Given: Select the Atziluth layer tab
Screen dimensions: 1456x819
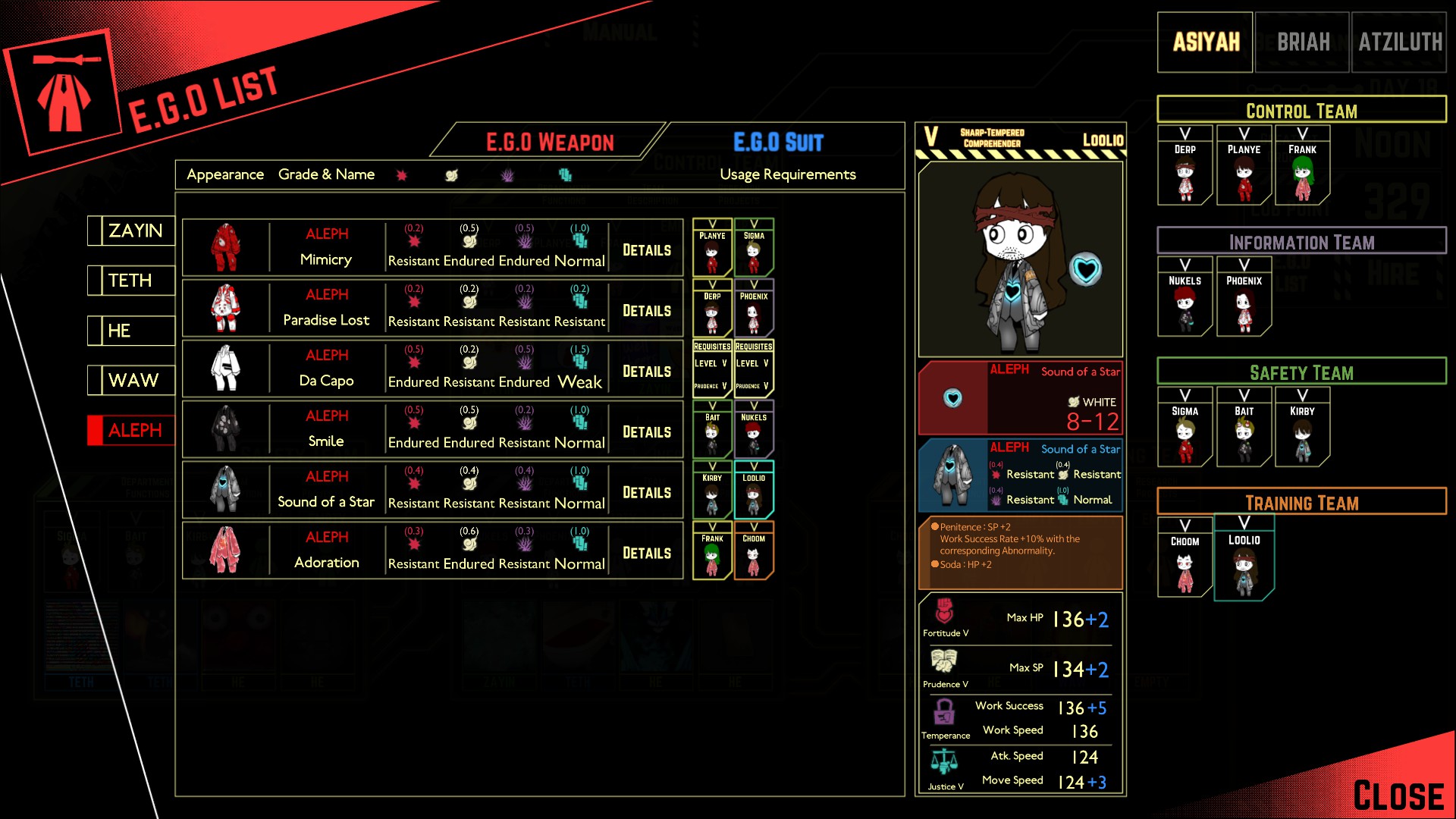Looking at the screenshot, I should [x=1399, y=42].
